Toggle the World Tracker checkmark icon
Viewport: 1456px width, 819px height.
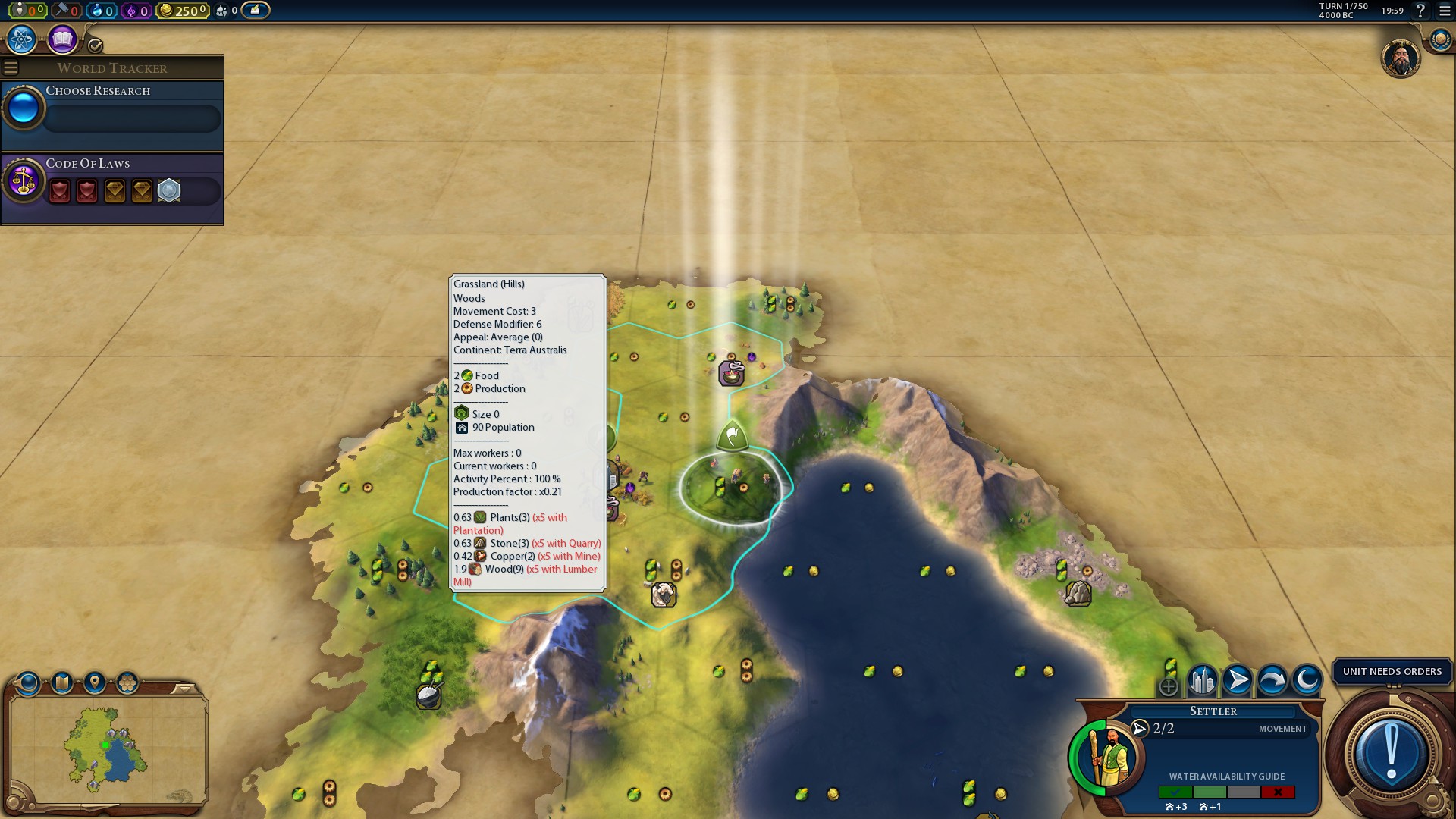pyautogui.click(x=96, y=45)
